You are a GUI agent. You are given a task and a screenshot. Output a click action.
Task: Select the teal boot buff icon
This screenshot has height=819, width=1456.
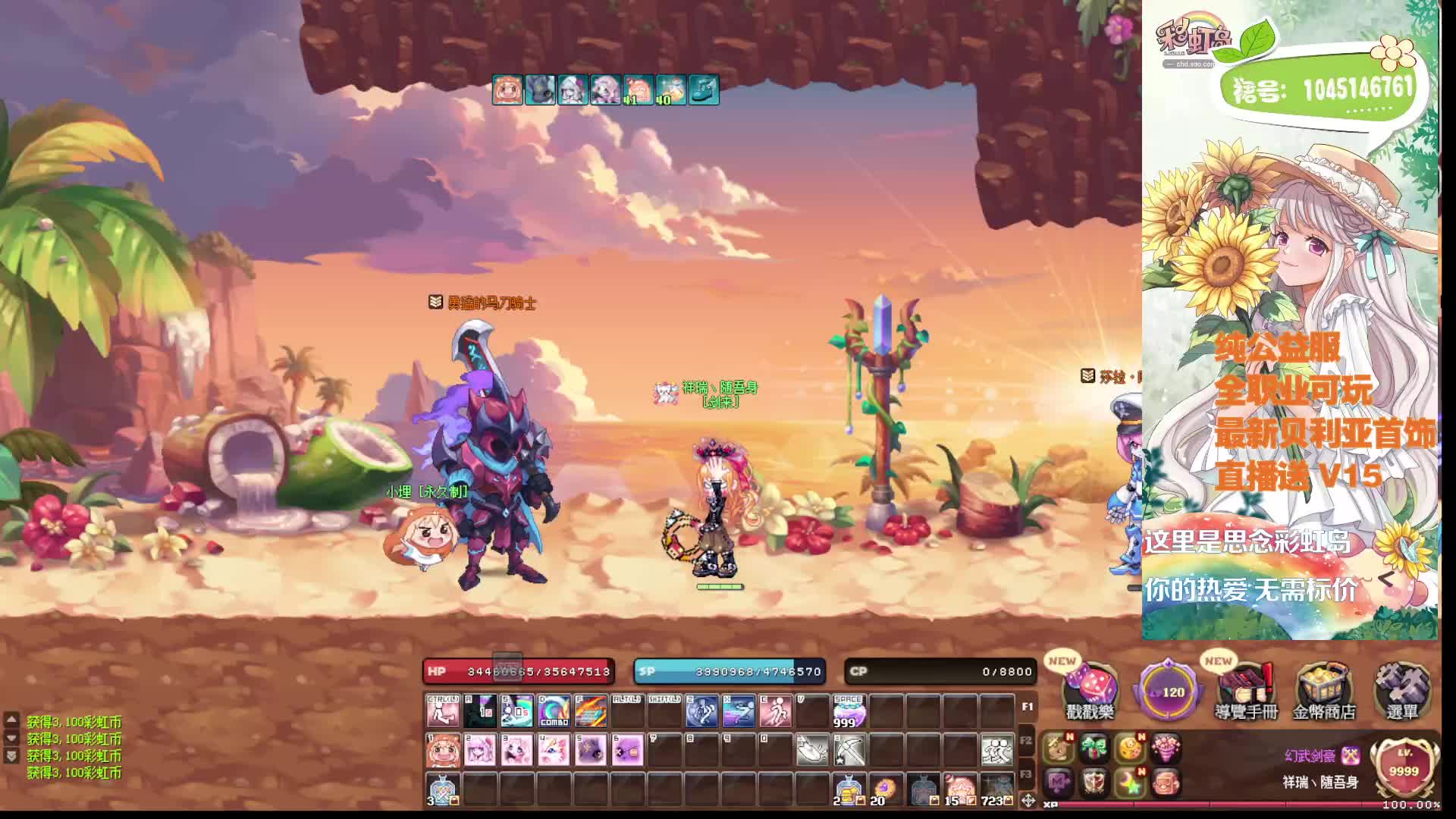pos(704,90)
